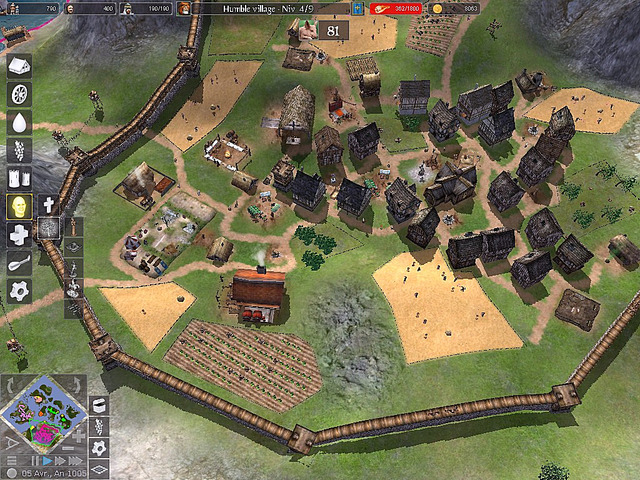Open the water droplet build category
This screenshot has height=480, width=640.
pyautogui.click(x=19, y=122)
